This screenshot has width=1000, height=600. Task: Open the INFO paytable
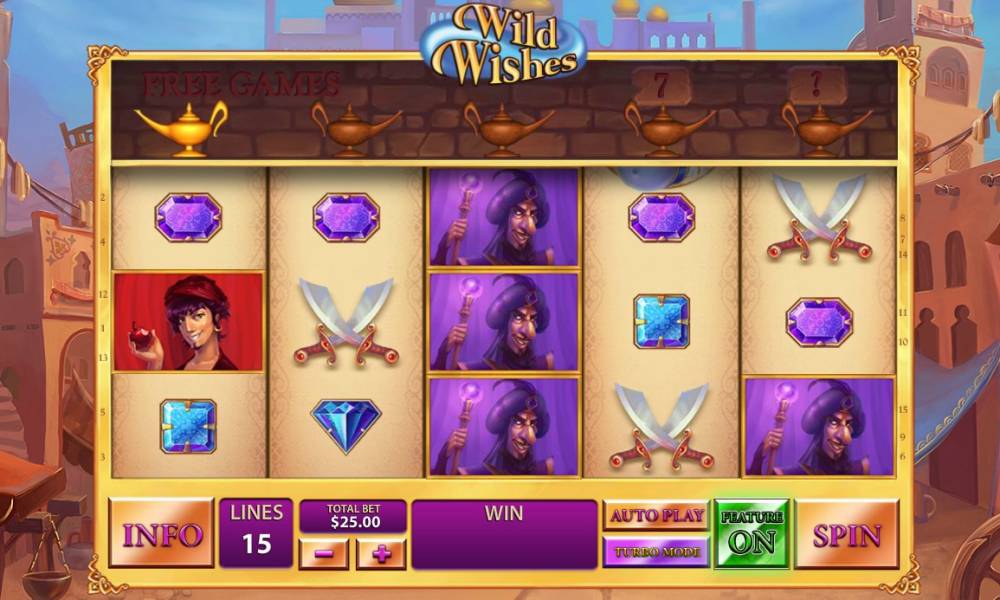pyautogui.click(x=161, y=534)
